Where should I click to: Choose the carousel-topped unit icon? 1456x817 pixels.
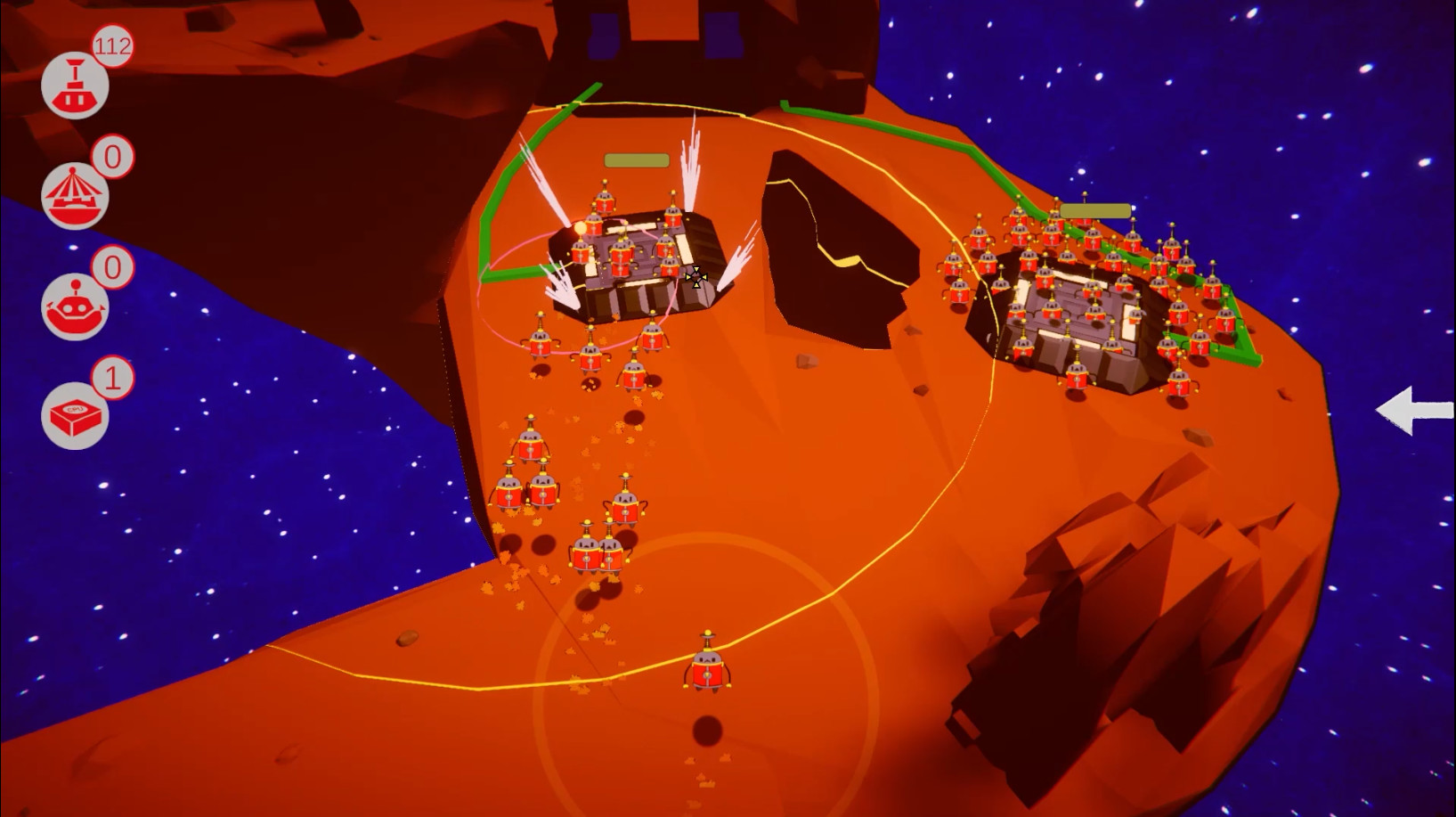tap(75, 196)
